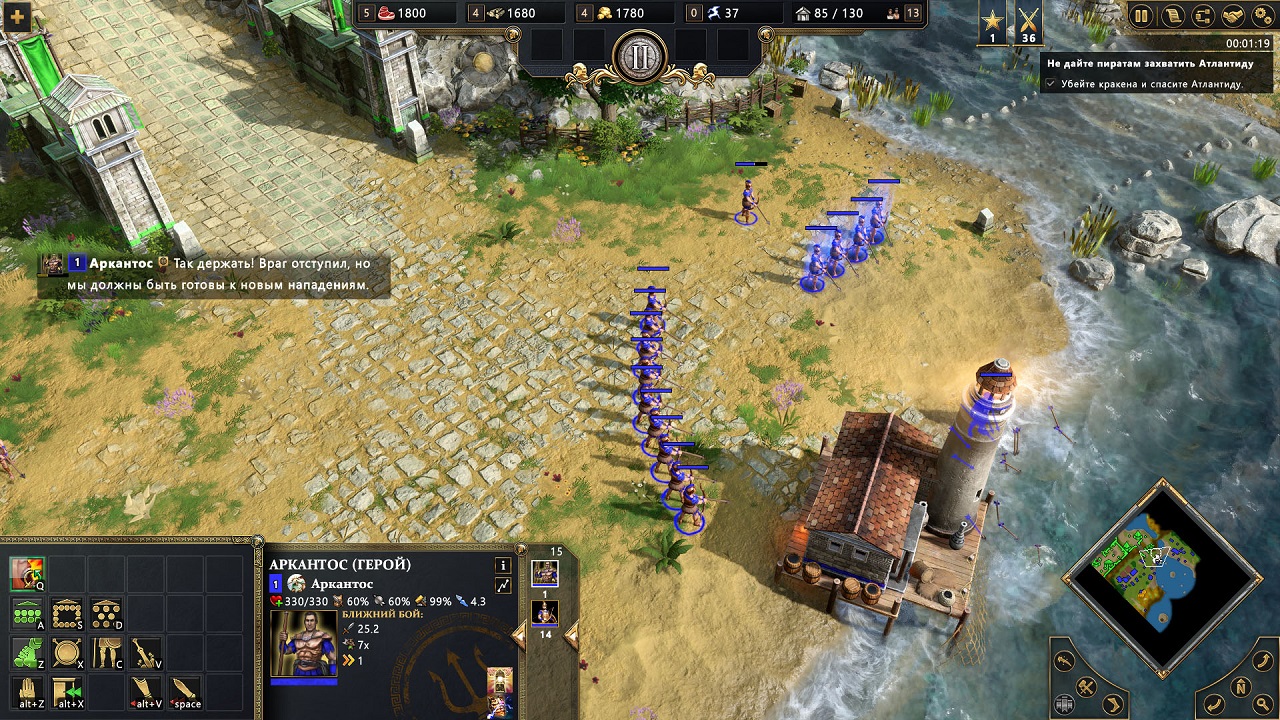1280x720 pixels.
Task: Click the gold chevron arrow beside the minimap
Action: tap(1113, 704)
